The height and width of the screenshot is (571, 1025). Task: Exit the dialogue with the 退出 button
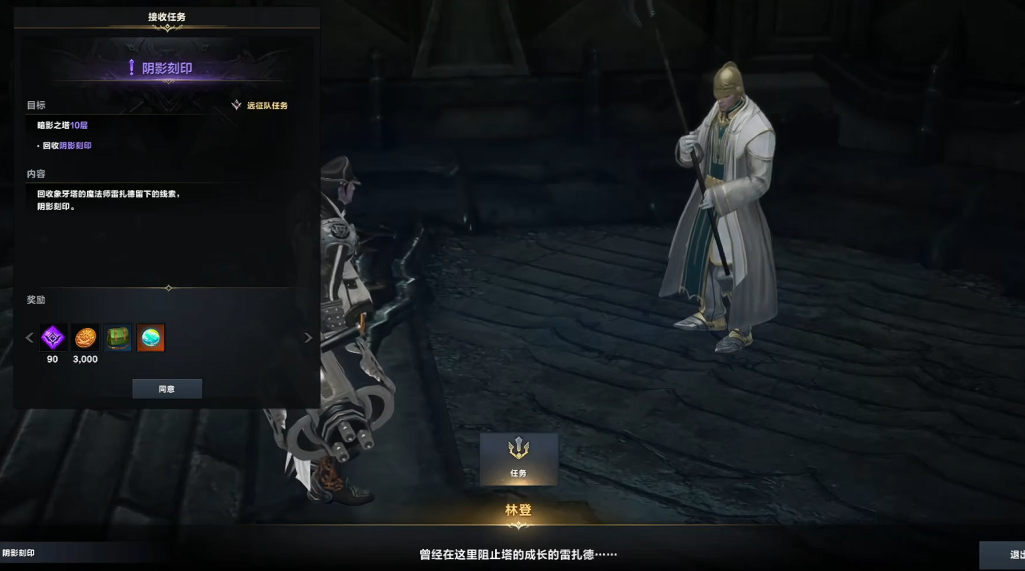tap(1003, 555)
